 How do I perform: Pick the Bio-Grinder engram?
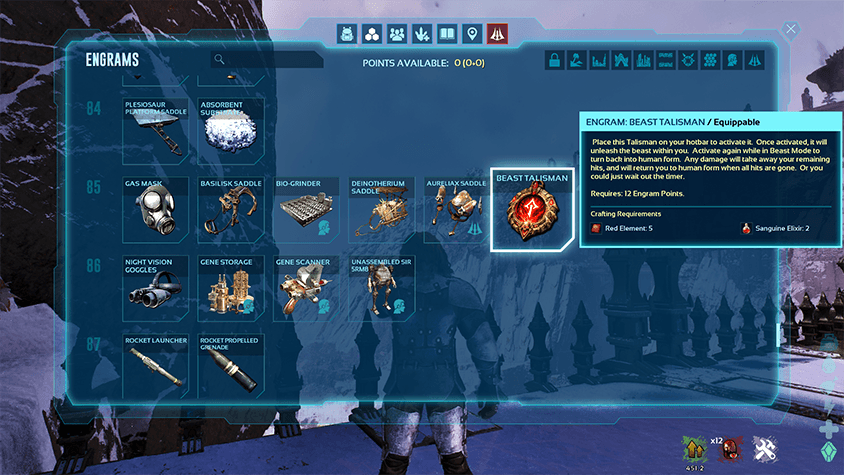click(x=306, y=210)
